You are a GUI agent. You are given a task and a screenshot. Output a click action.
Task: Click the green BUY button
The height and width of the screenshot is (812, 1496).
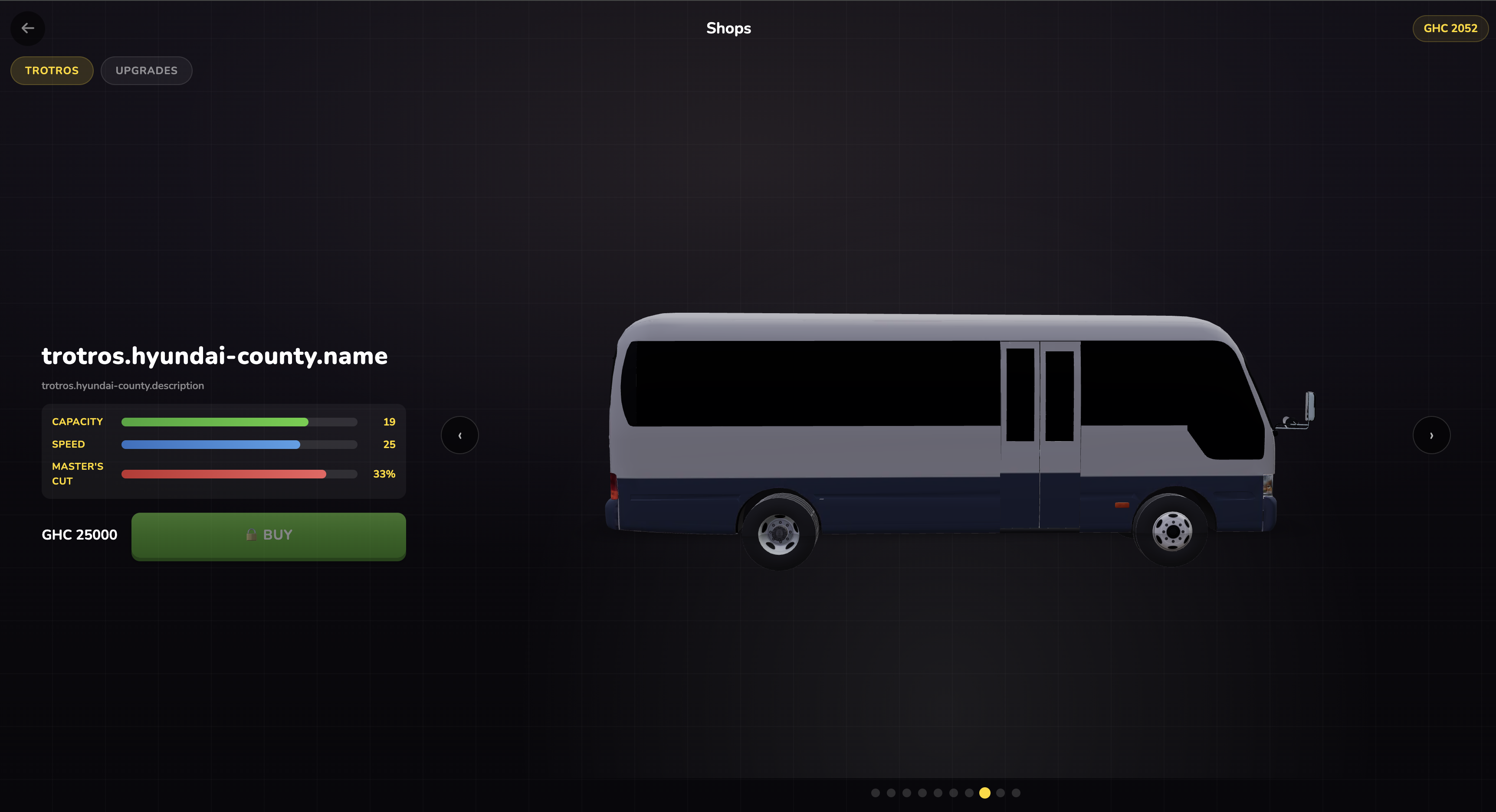point(268,535)
